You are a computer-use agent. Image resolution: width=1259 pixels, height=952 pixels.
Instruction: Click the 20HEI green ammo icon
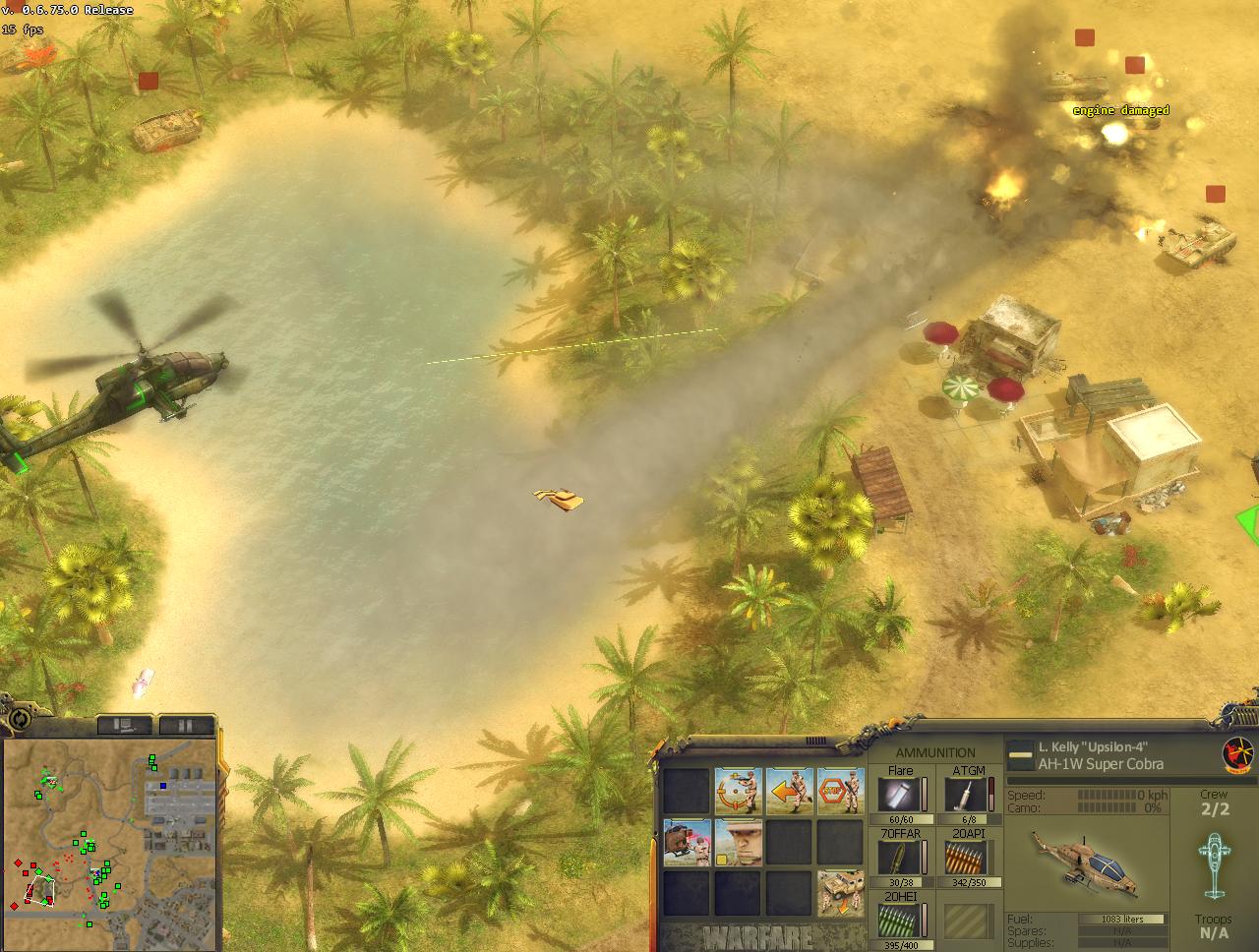901,922
